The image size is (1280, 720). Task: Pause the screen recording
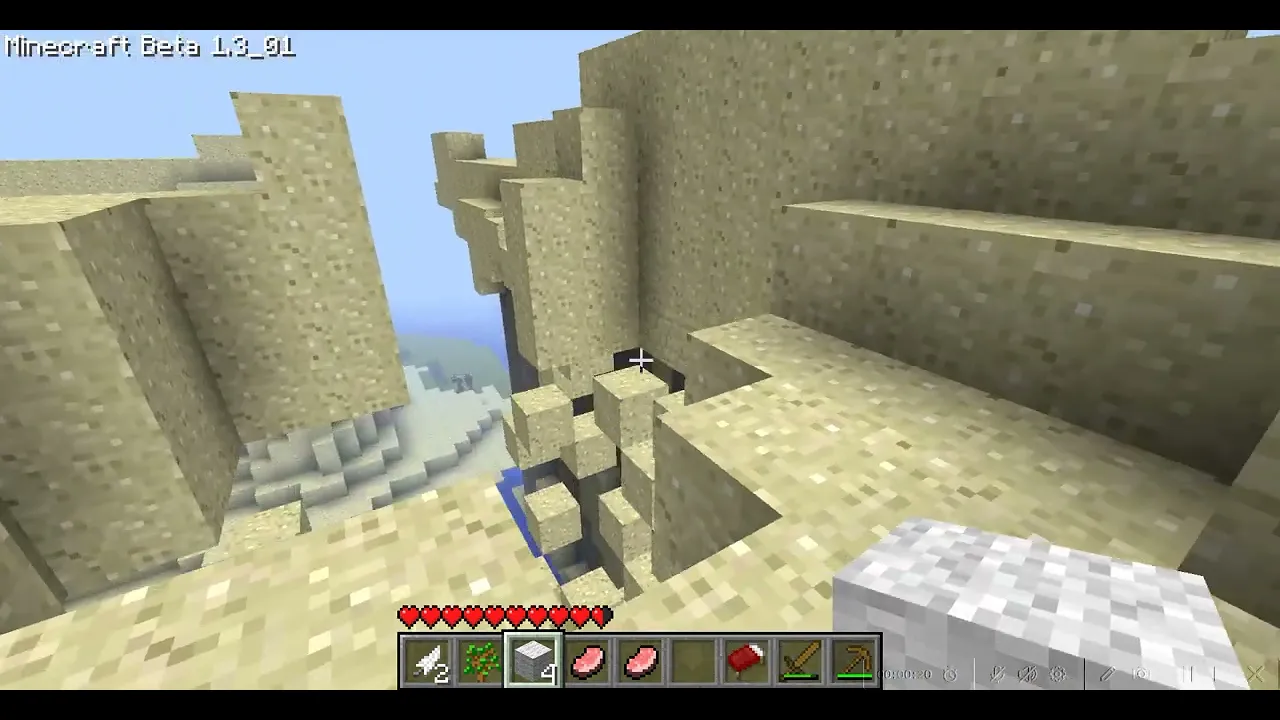[x=1190, y=674]
